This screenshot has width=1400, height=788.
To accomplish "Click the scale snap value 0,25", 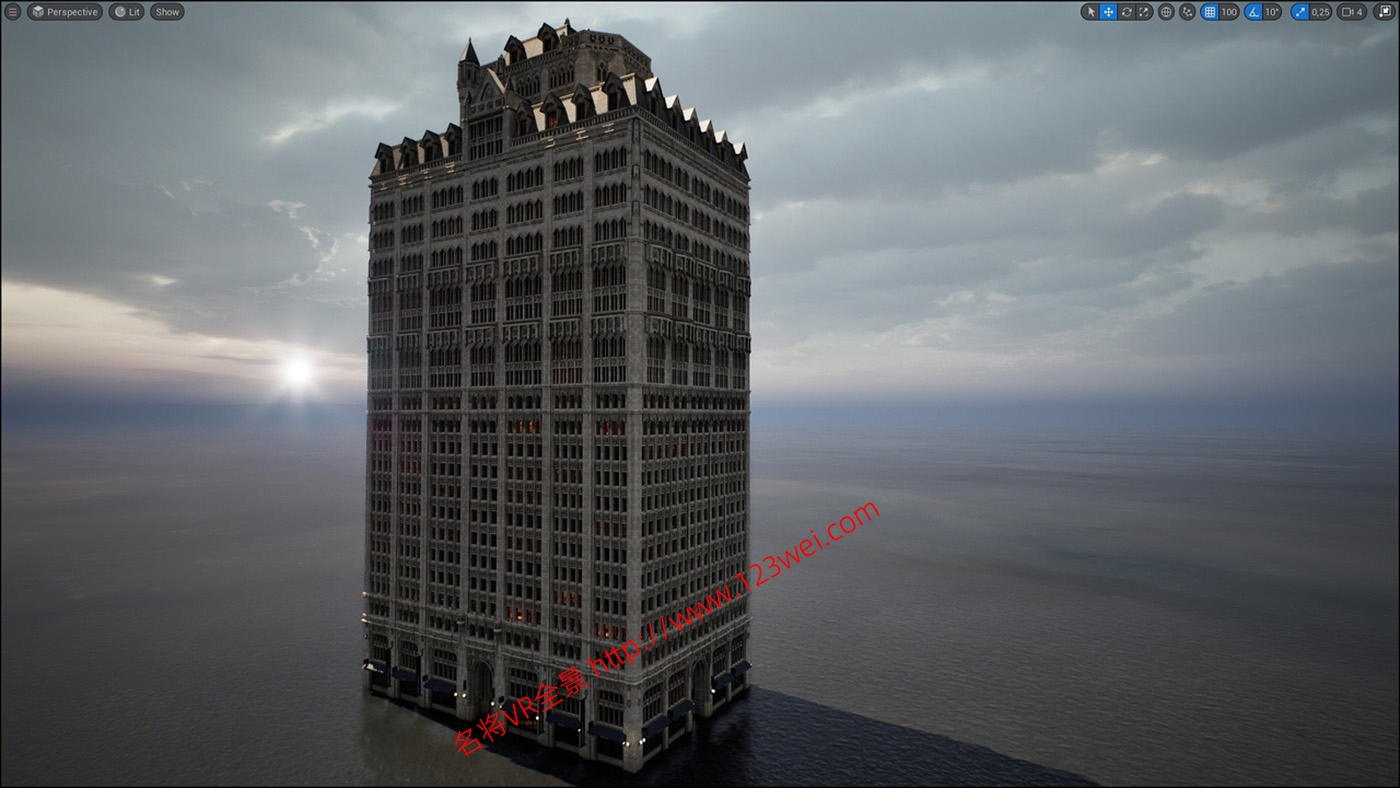I will tap(1319, 12).
